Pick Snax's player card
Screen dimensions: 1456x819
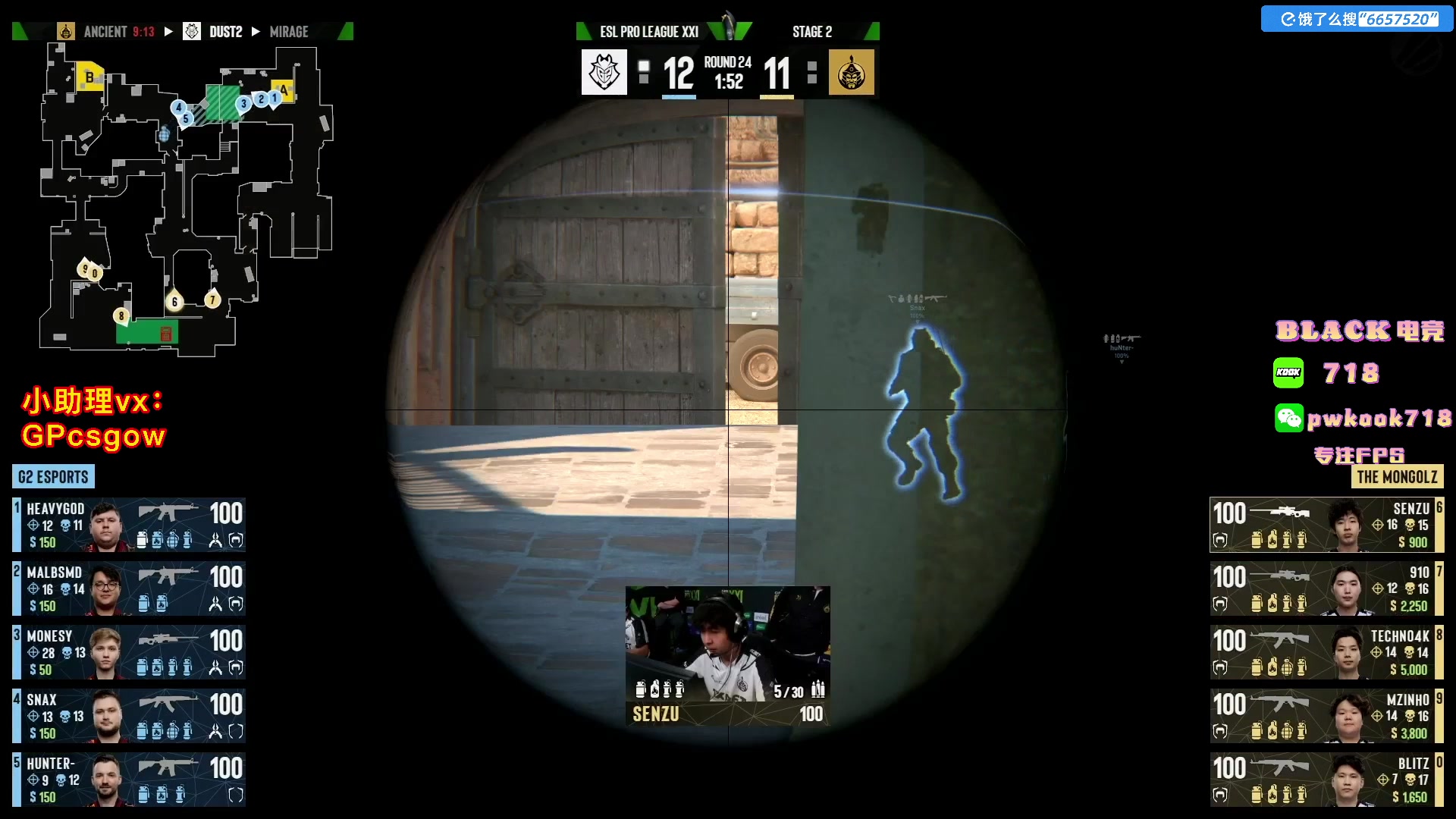129,716
